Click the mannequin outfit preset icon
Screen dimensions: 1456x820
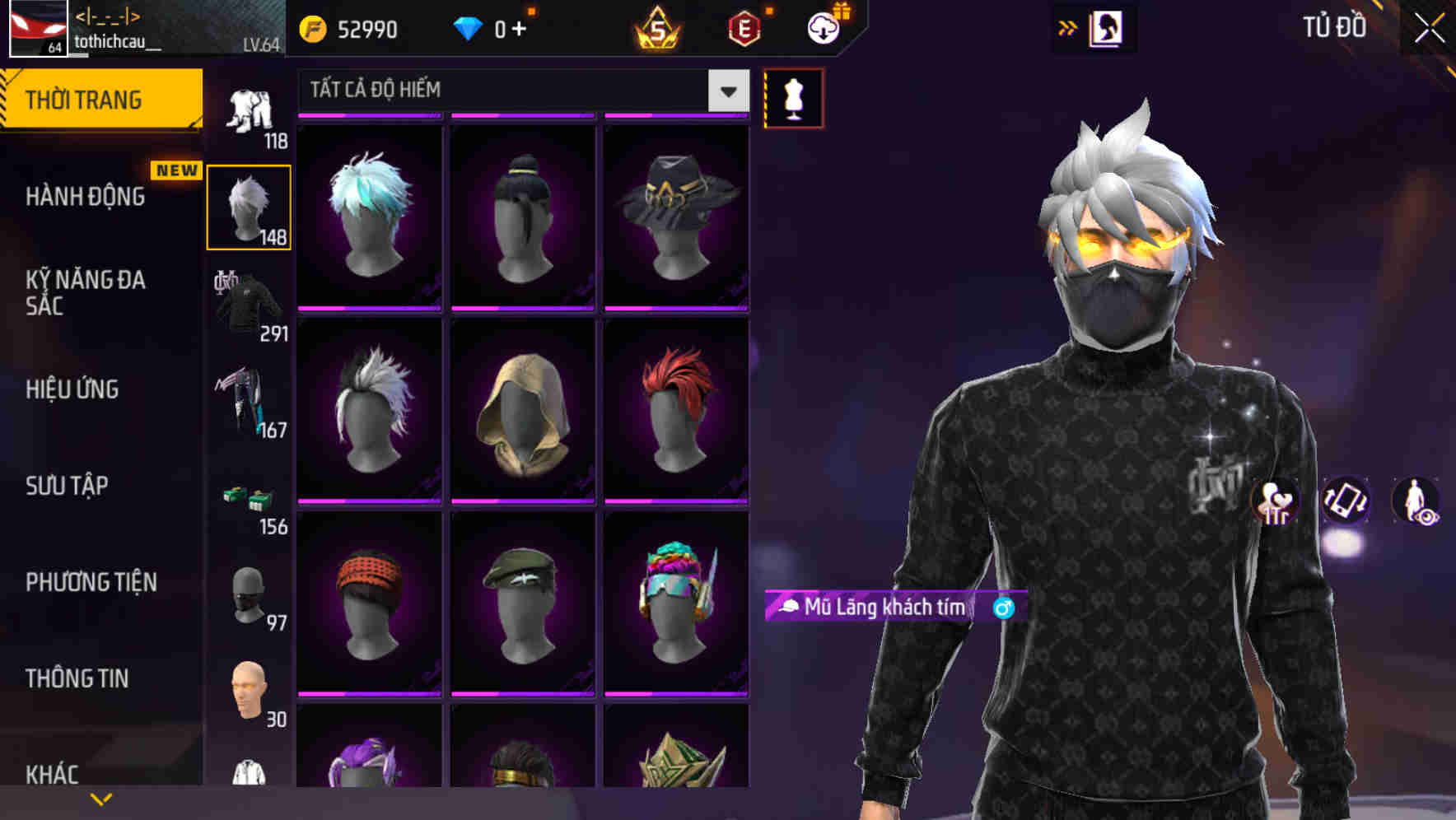coord(793,97)
